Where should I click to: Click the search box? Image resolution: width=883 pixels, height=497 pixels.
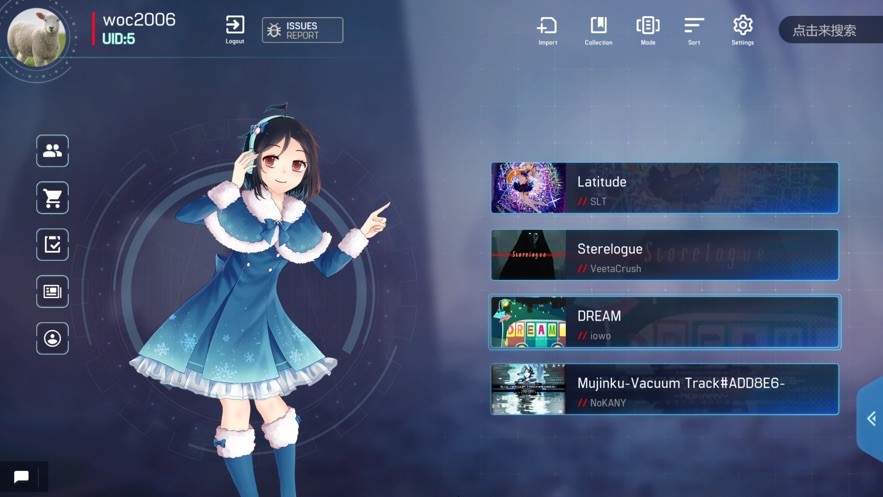[x=828, y=30]
